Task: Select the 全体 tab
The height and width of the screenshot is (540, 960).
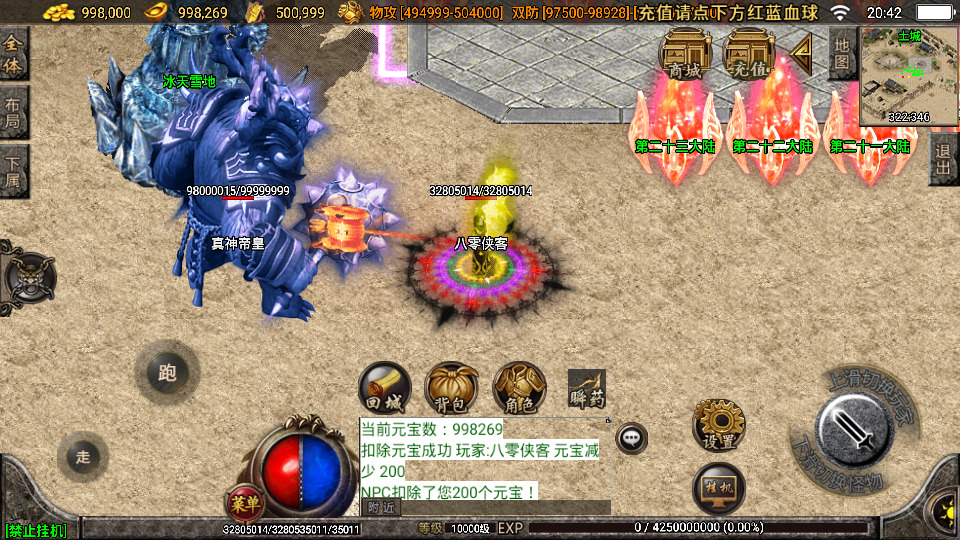Action: click(x=14, y=52)
